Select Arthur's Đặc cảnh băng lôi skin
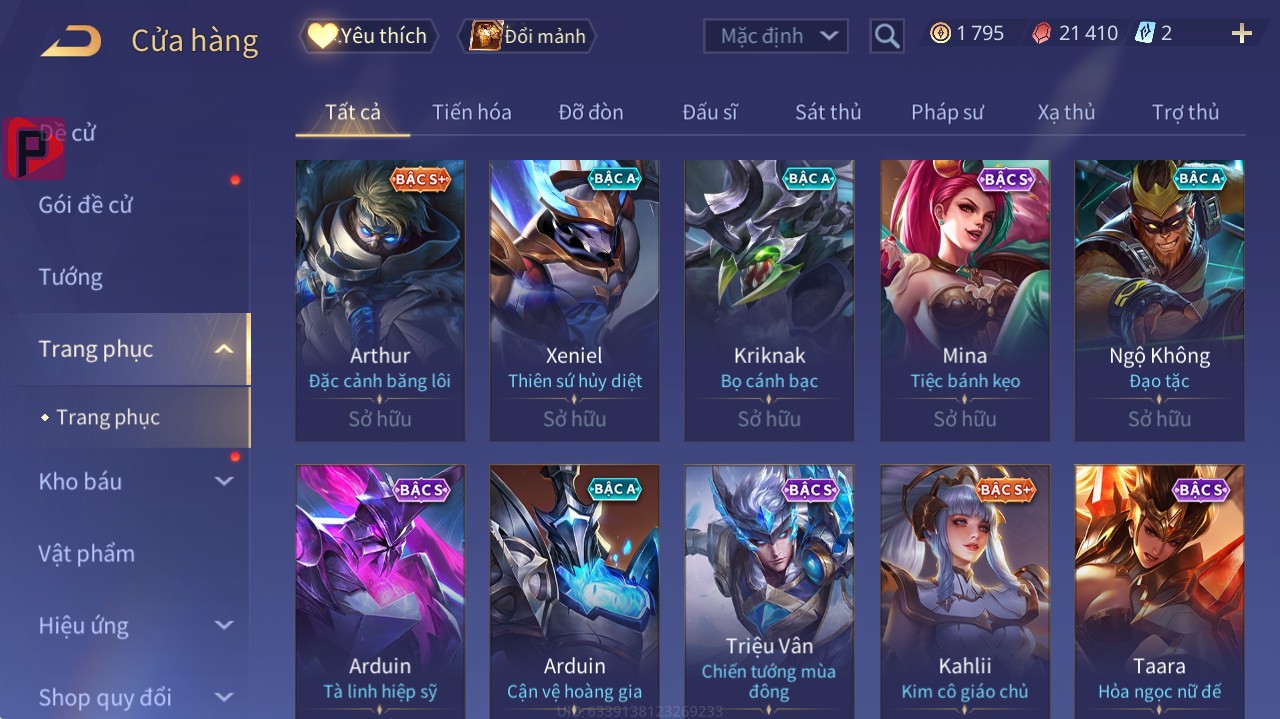 [x=380, y=300]
